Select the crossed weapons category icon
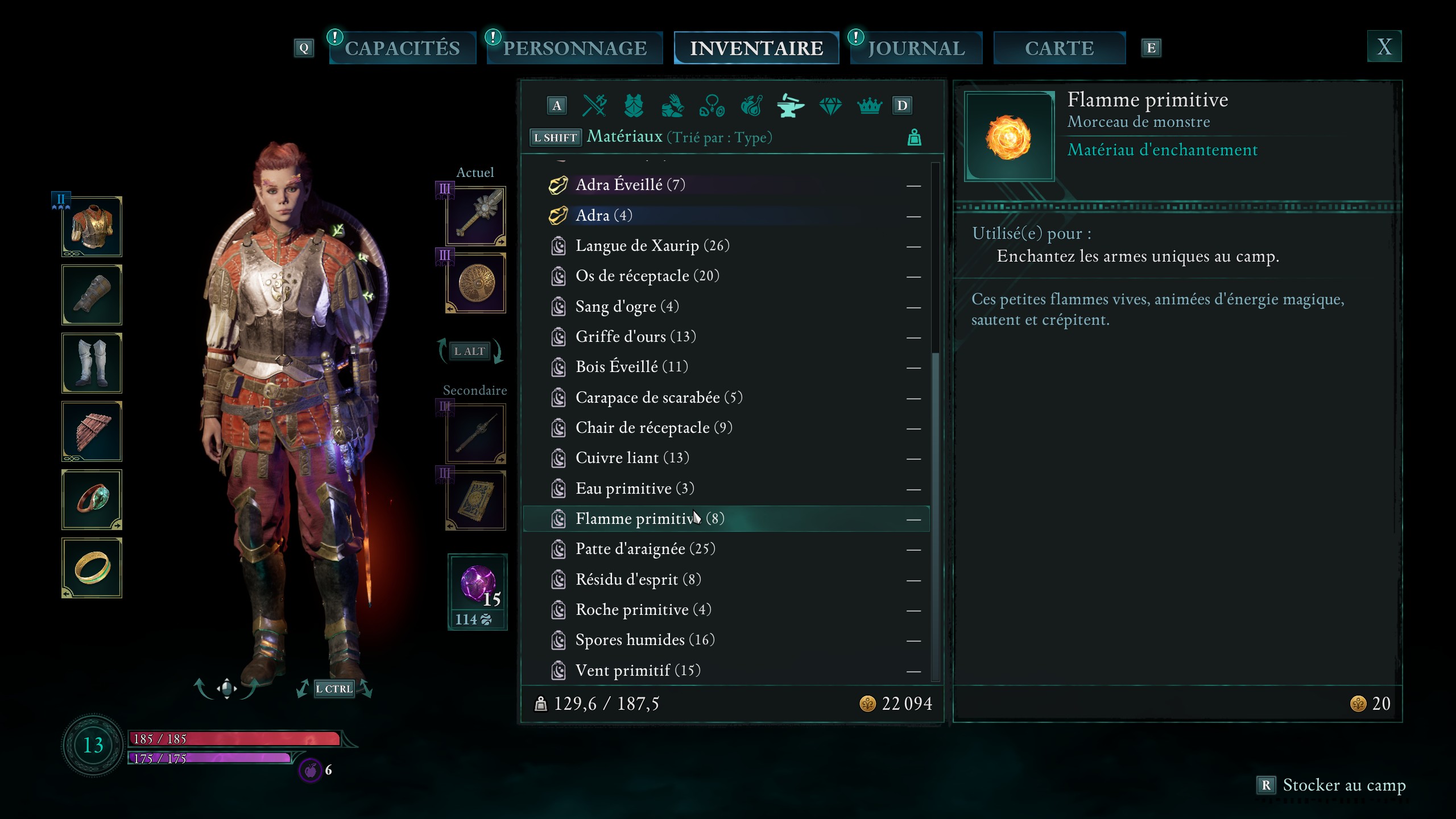Screen dimensions: 1456x819 [594, 106]
